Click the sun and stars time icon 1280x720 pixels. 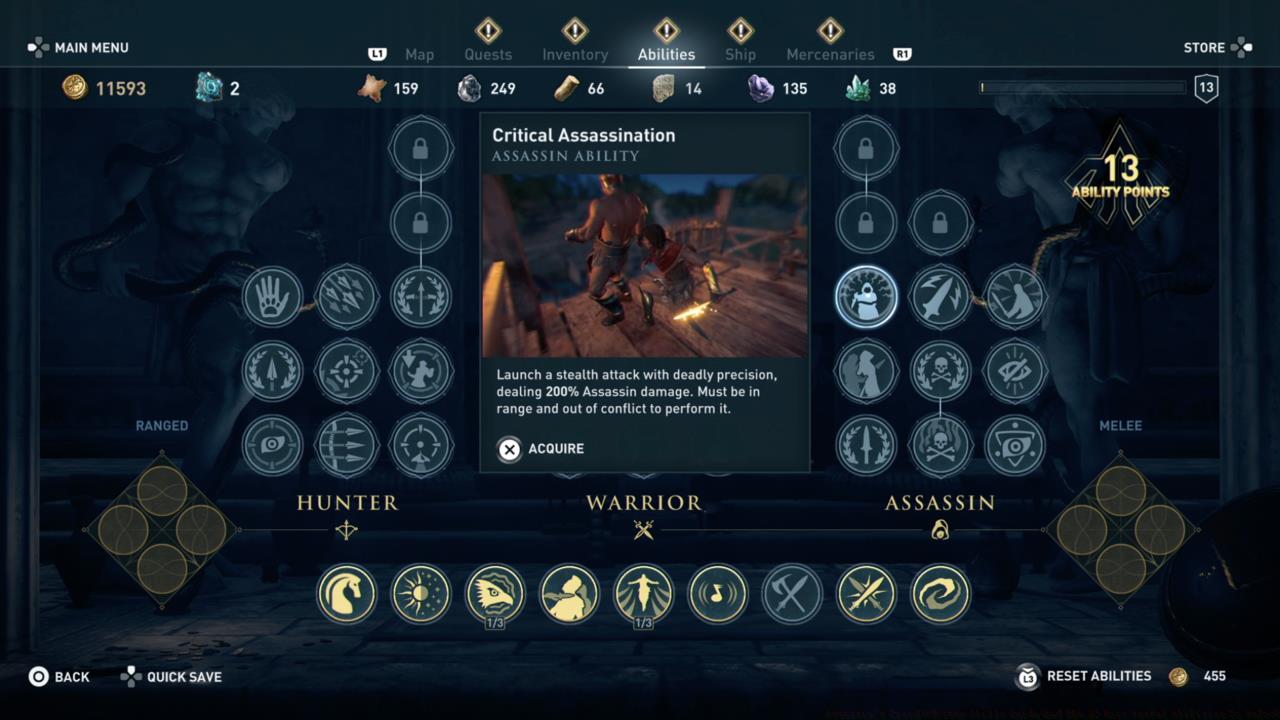(420, 593)
